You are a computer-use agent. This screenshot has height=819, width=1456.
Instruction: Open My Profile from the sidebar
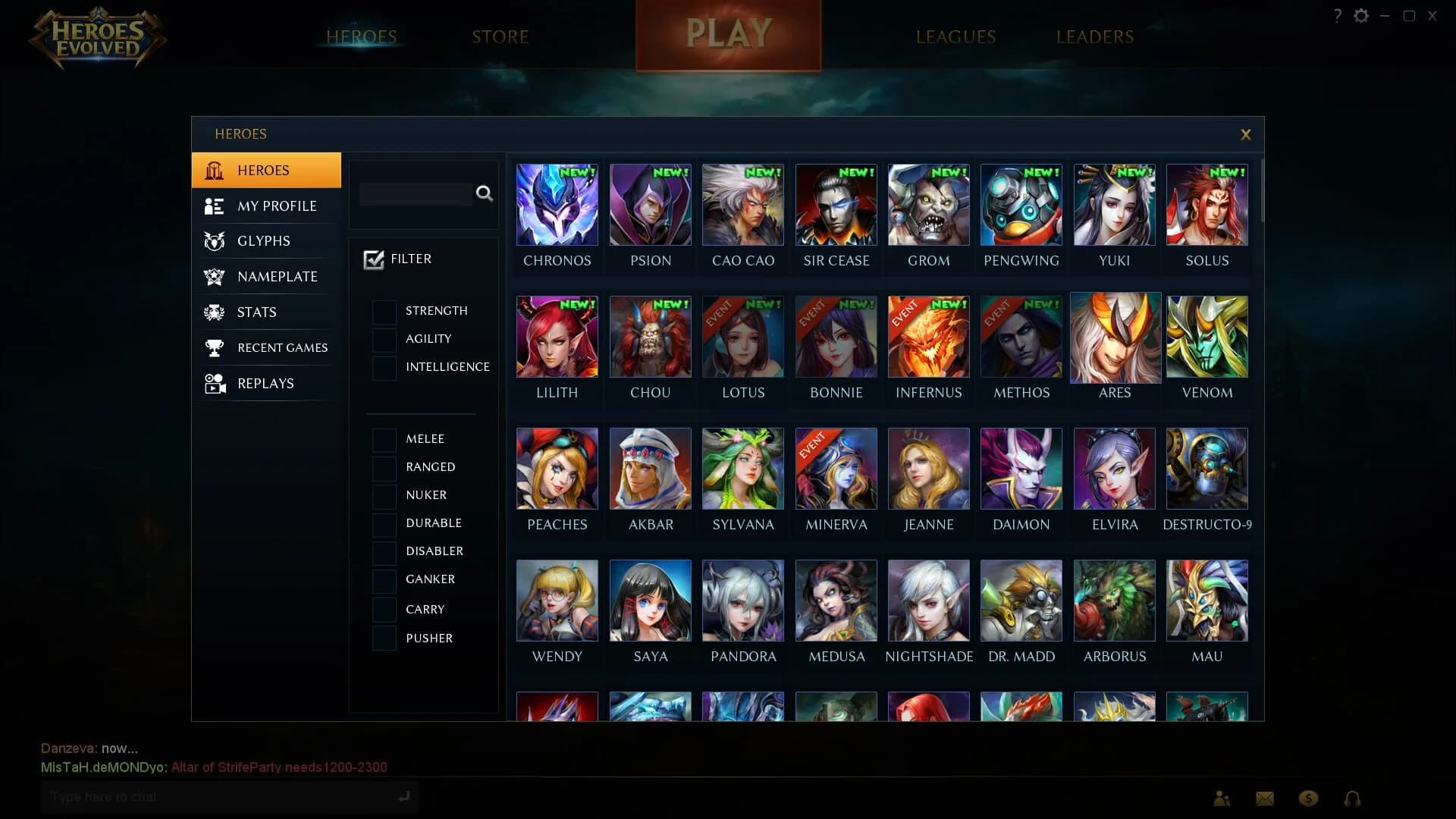click(277, 206)
